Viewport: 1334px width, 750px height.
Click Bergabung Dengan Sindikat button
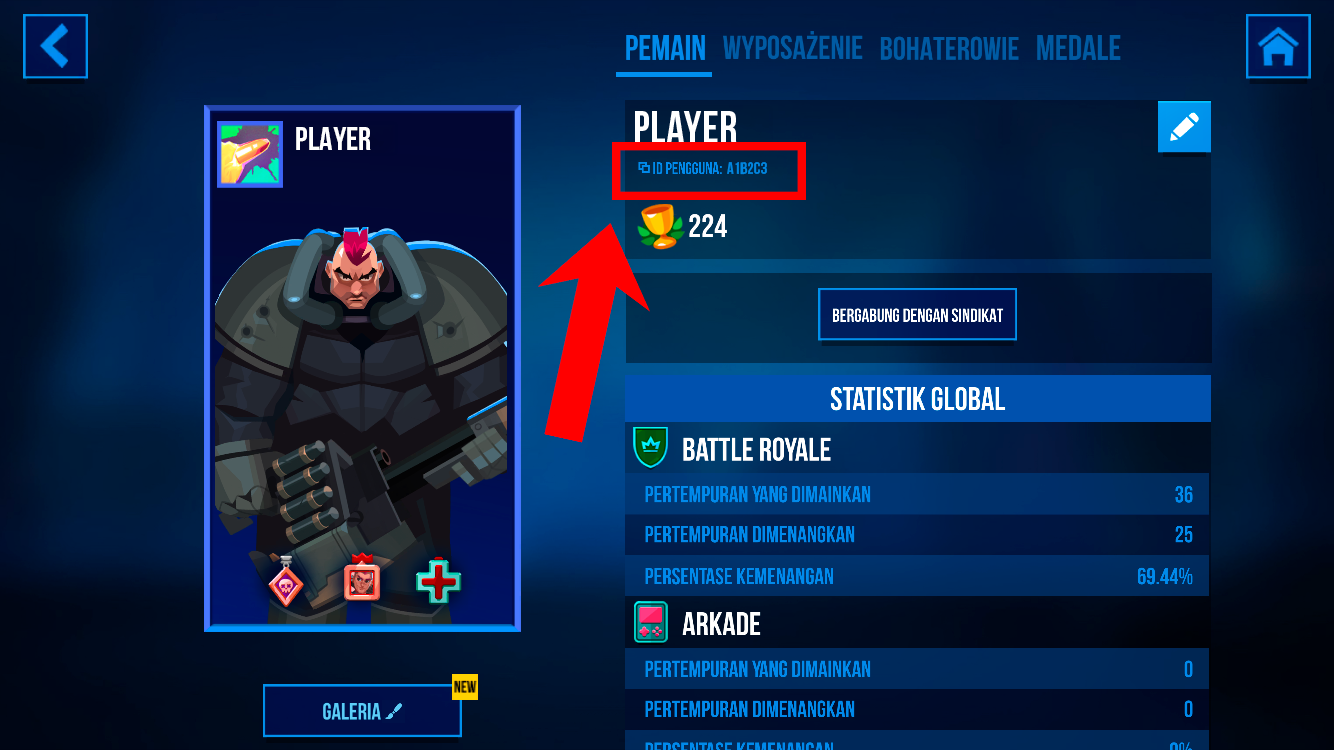(x=917, y=316)
